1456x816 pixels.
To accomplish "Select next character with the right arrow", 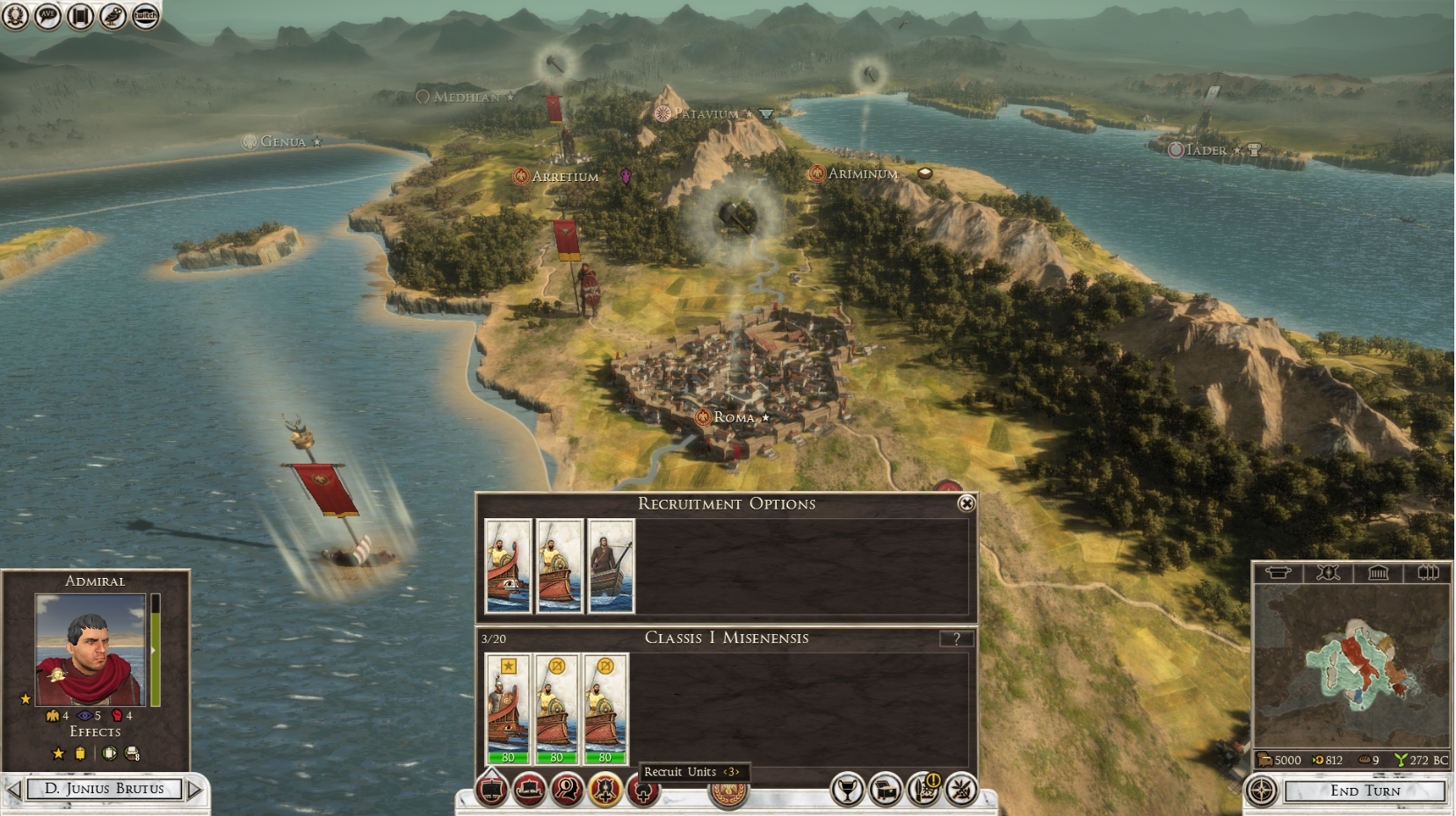I will 195,789.
